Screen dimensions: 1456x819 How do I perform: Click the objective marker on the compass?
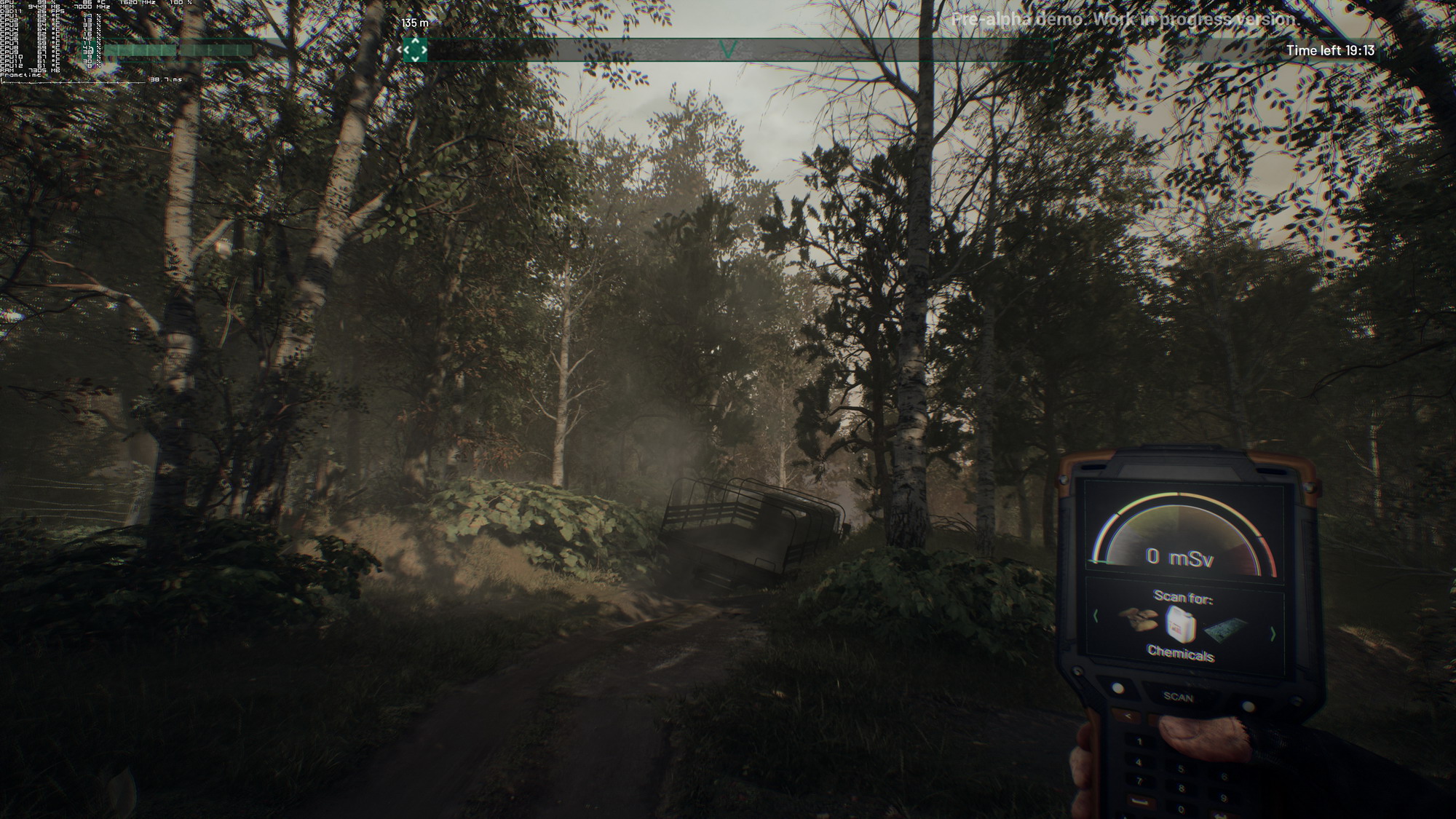coord(415,50)
